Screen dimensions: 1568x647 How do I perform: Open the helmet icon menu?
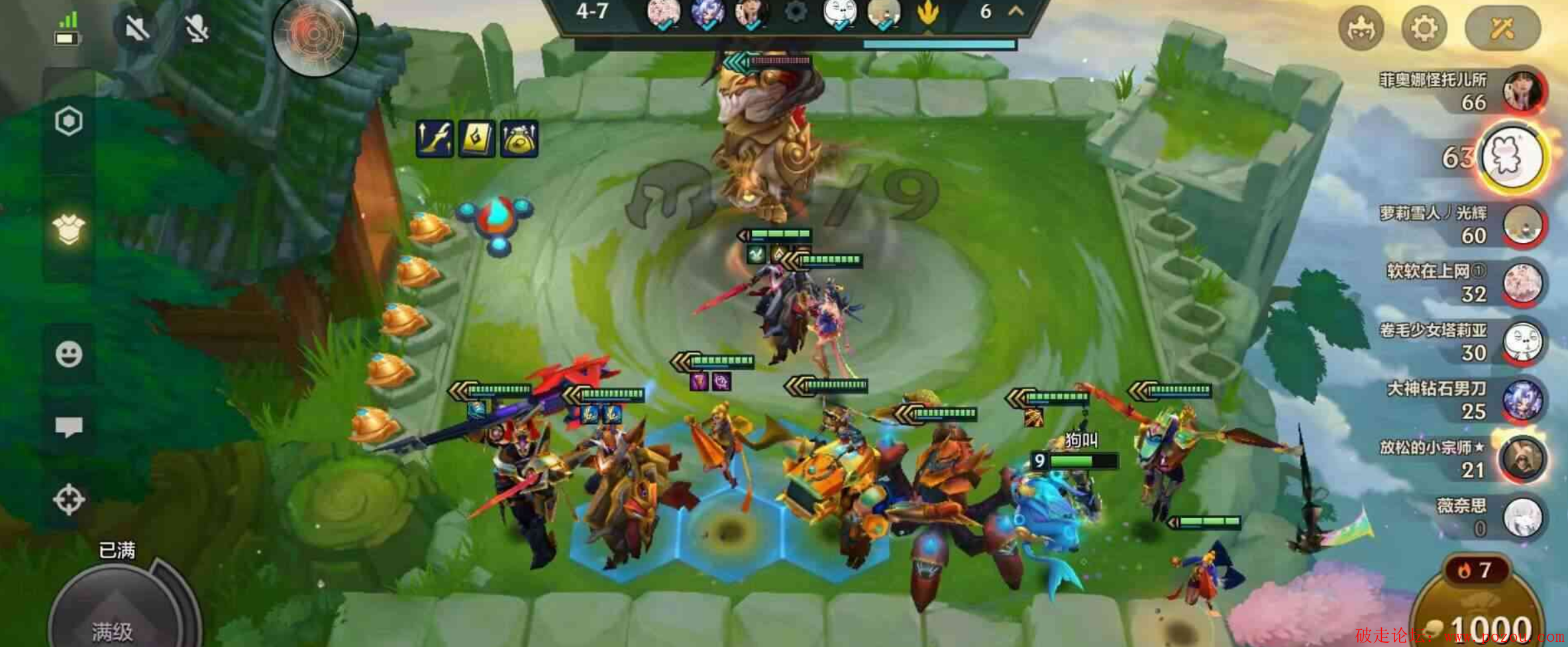click(1361, 28)
